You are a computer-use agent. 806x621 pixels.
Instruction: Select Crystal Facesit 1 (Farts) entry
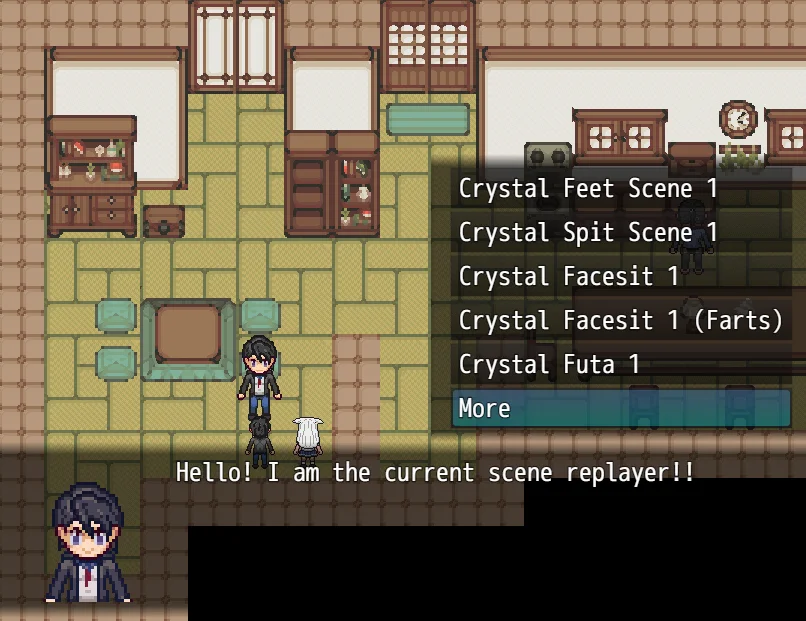coord(620,320)
